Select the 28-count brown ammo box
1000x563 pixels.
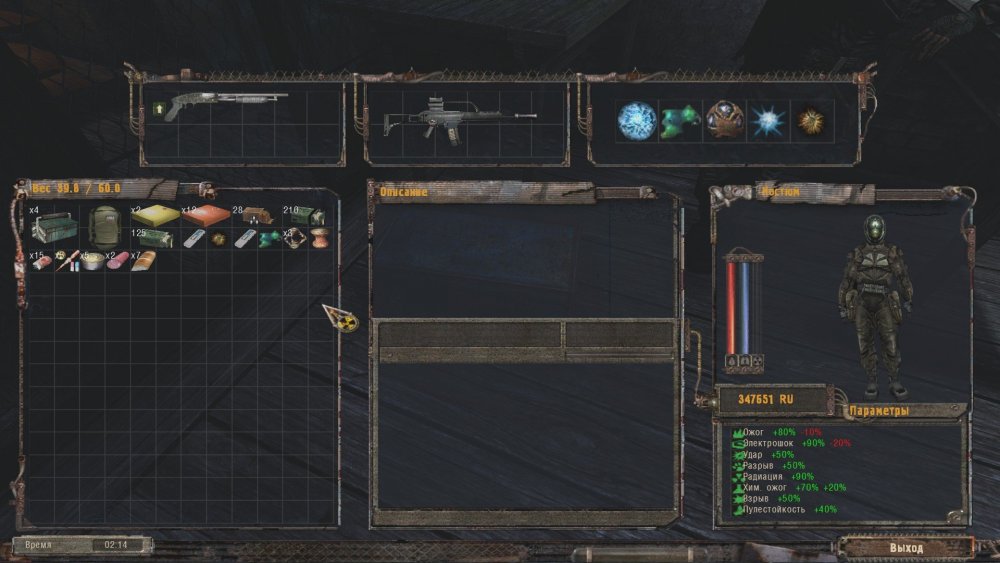[257, 216]
